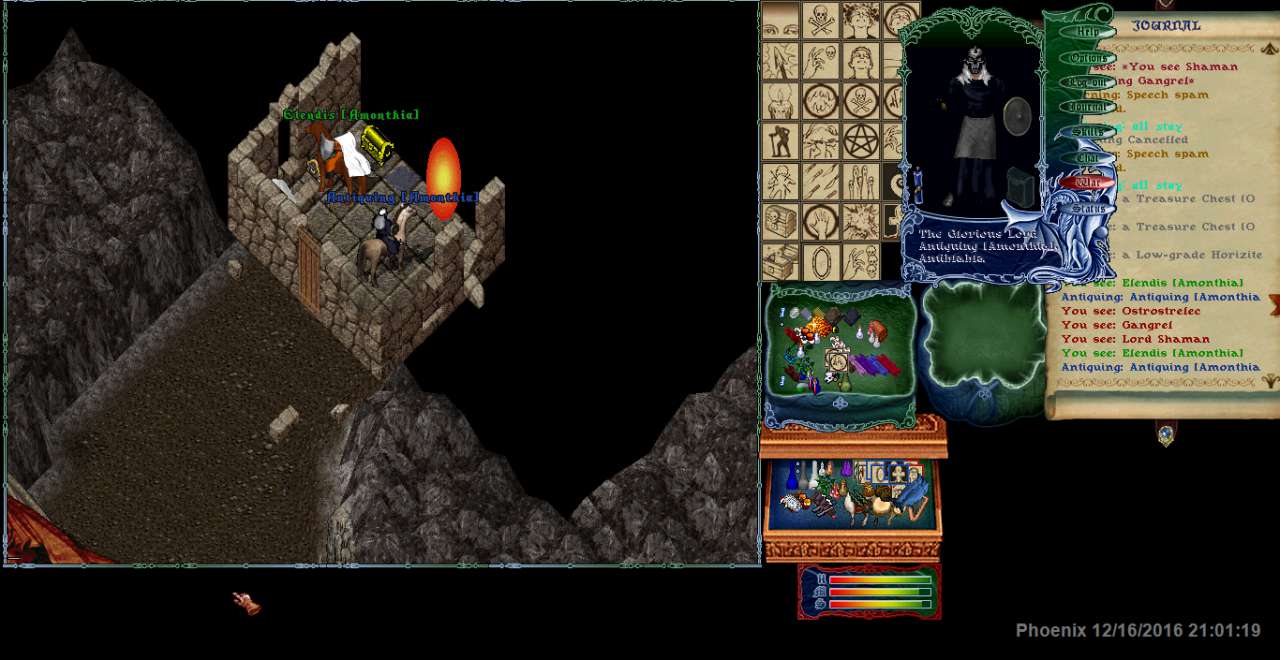The width and height of the screenshot is (1280, 660).
Task: Open the Journal from the paperdoll
Action: tap(1087, 107)
